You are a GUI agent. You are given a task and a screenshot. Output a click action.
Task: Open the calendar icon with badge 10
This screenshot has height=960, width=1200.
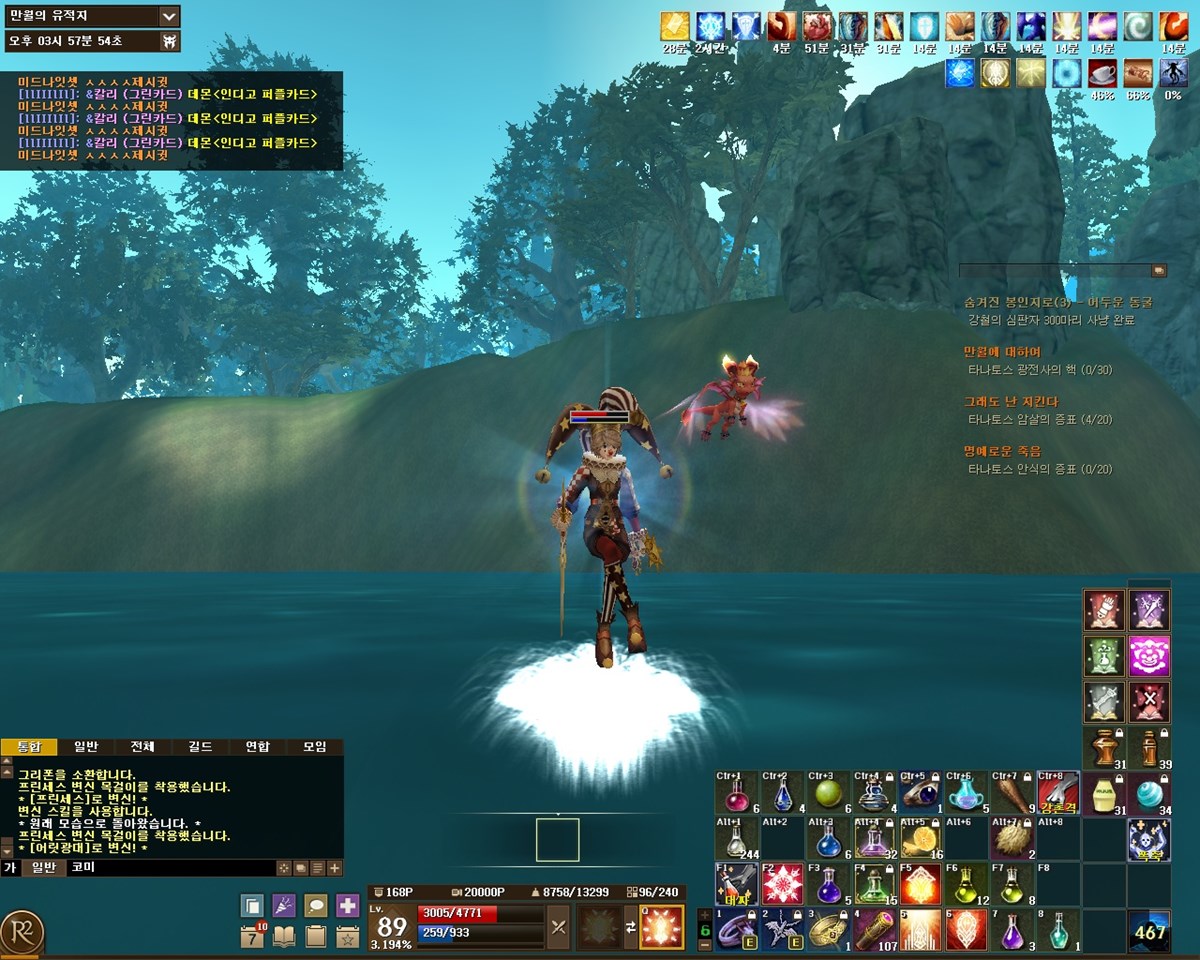(x=252, y=937)
